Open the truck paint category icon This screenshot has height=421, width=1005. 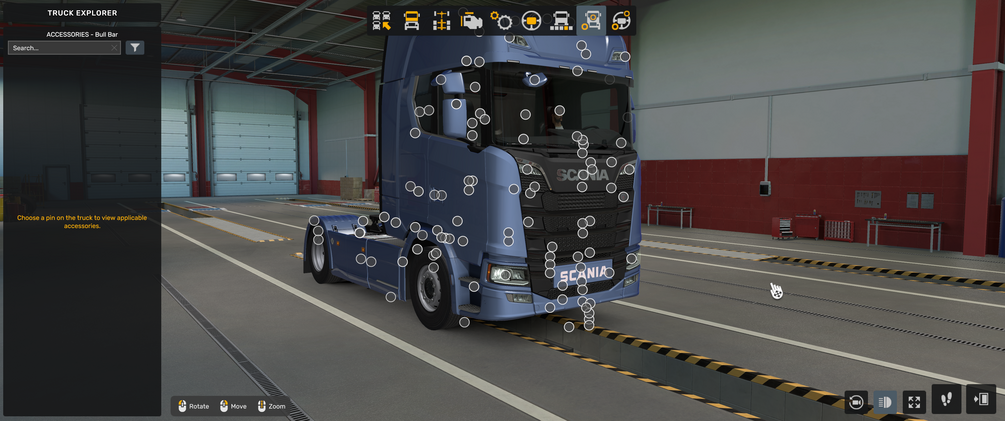(x=561, y=21)
